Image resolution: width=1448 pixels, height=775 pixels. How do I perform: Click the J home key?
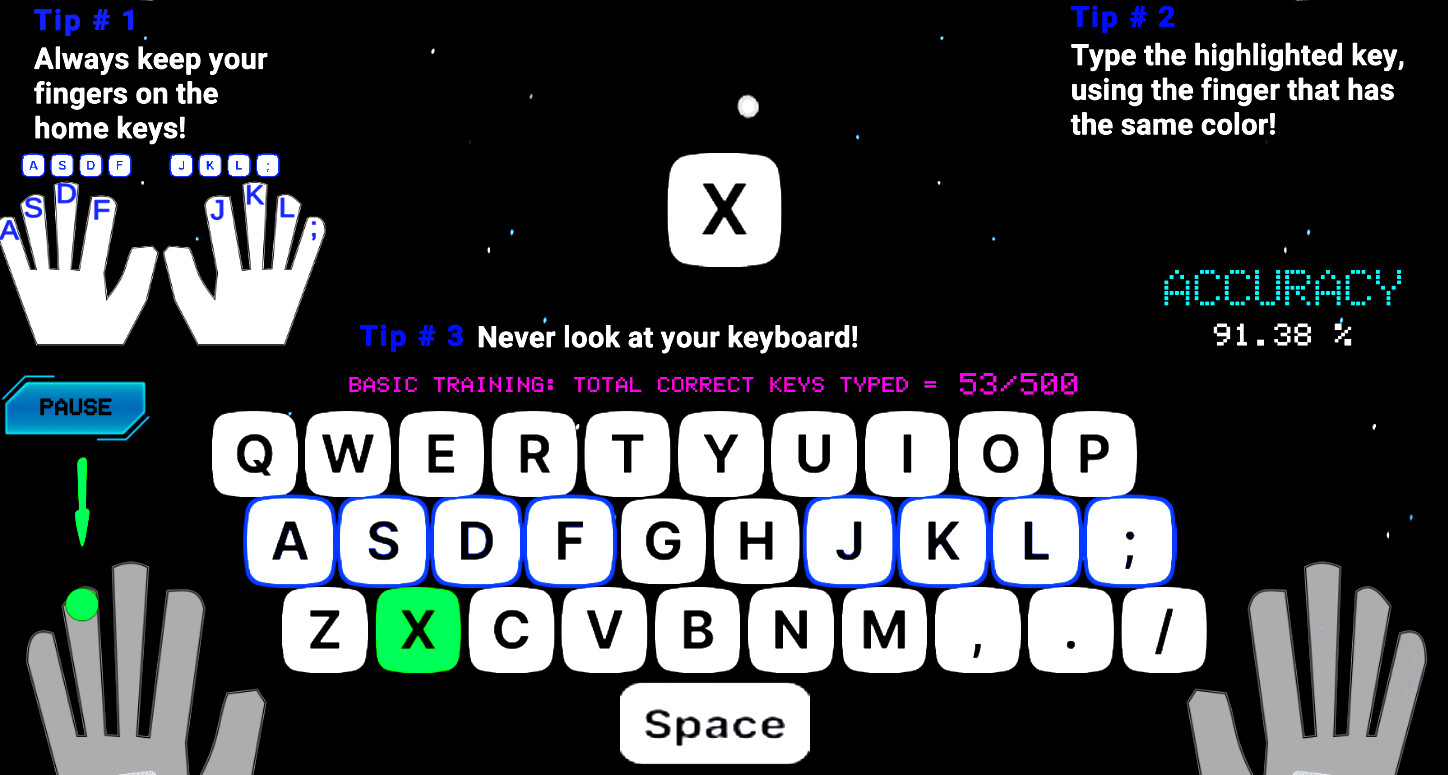click(x=848, y=543)
